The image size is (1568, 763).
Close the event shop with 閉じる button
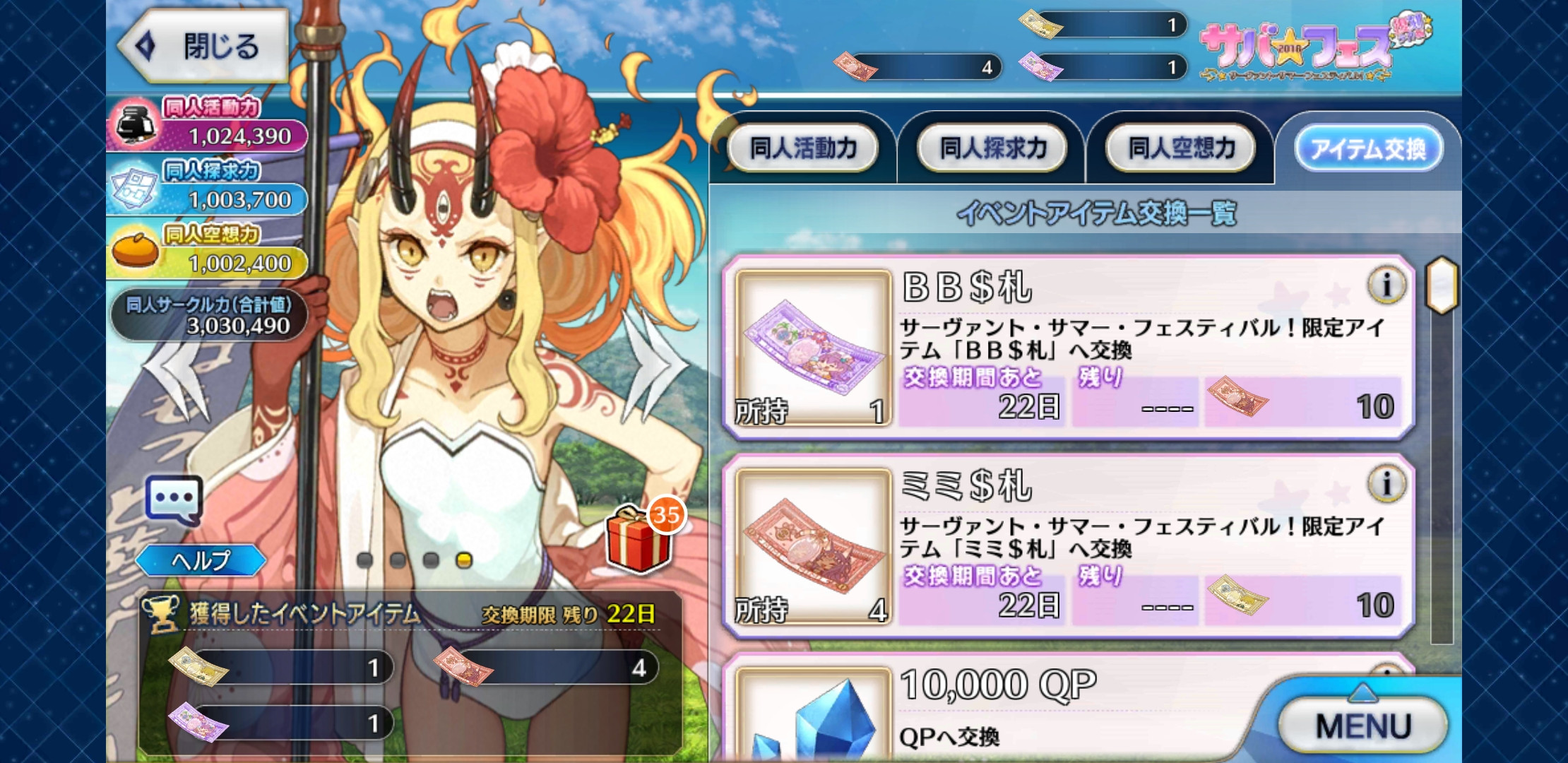(x=203, y=47)
